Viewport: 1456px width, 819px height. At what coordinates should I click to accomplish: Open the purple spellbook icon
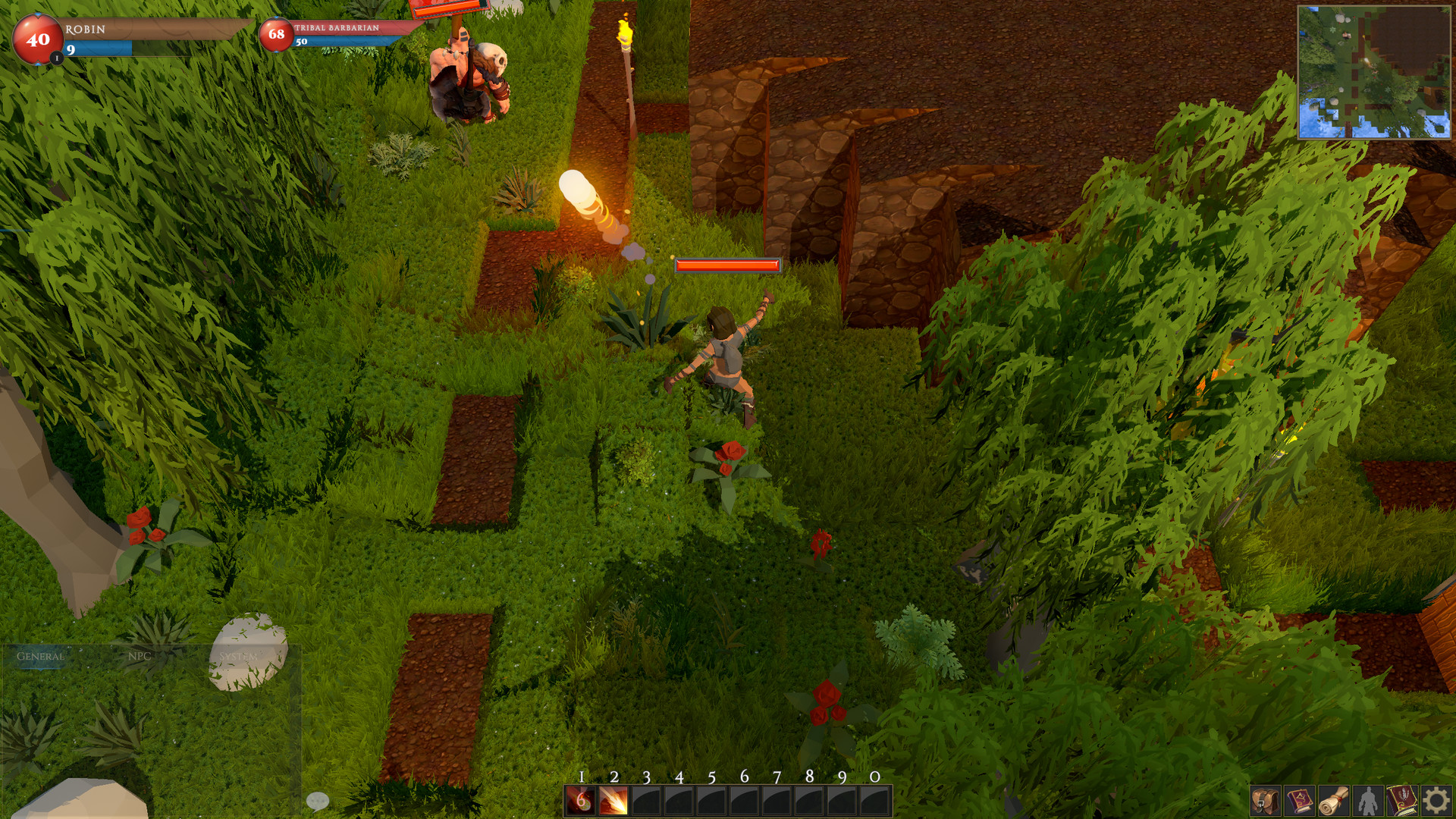1300,801
